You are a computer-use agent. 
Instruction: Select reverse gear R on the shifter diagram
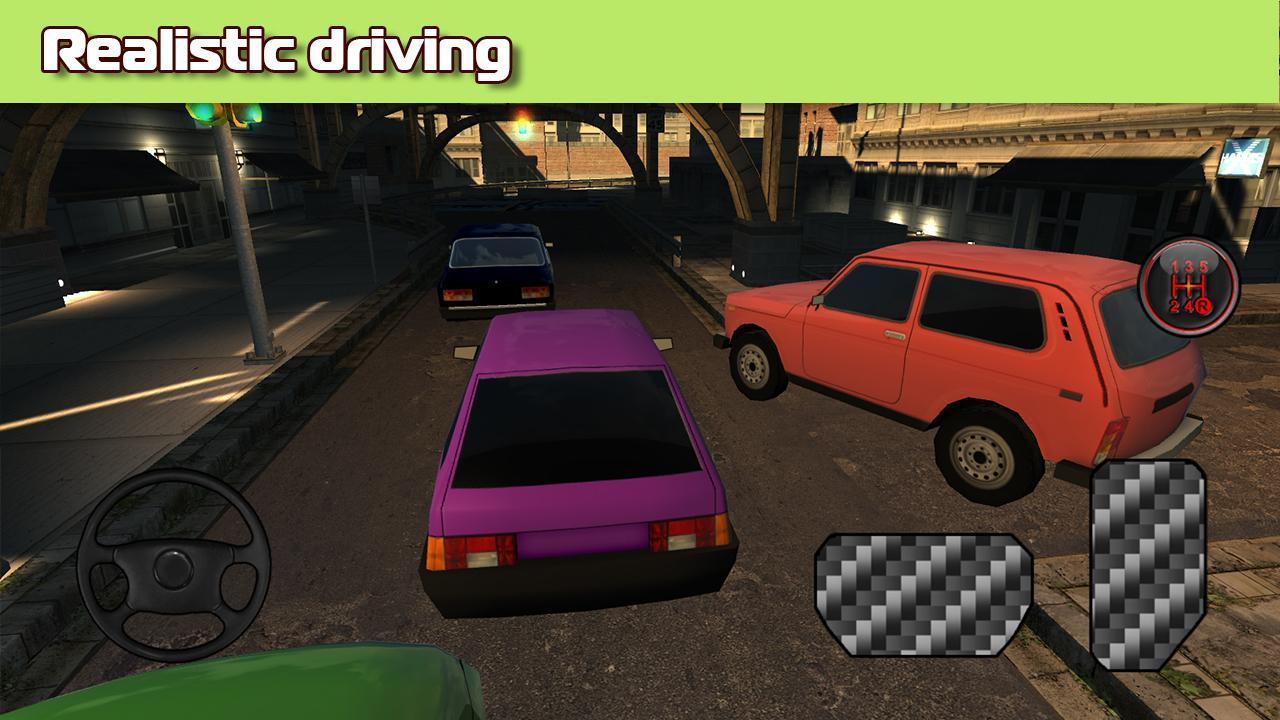click(x=1203, y=307)
